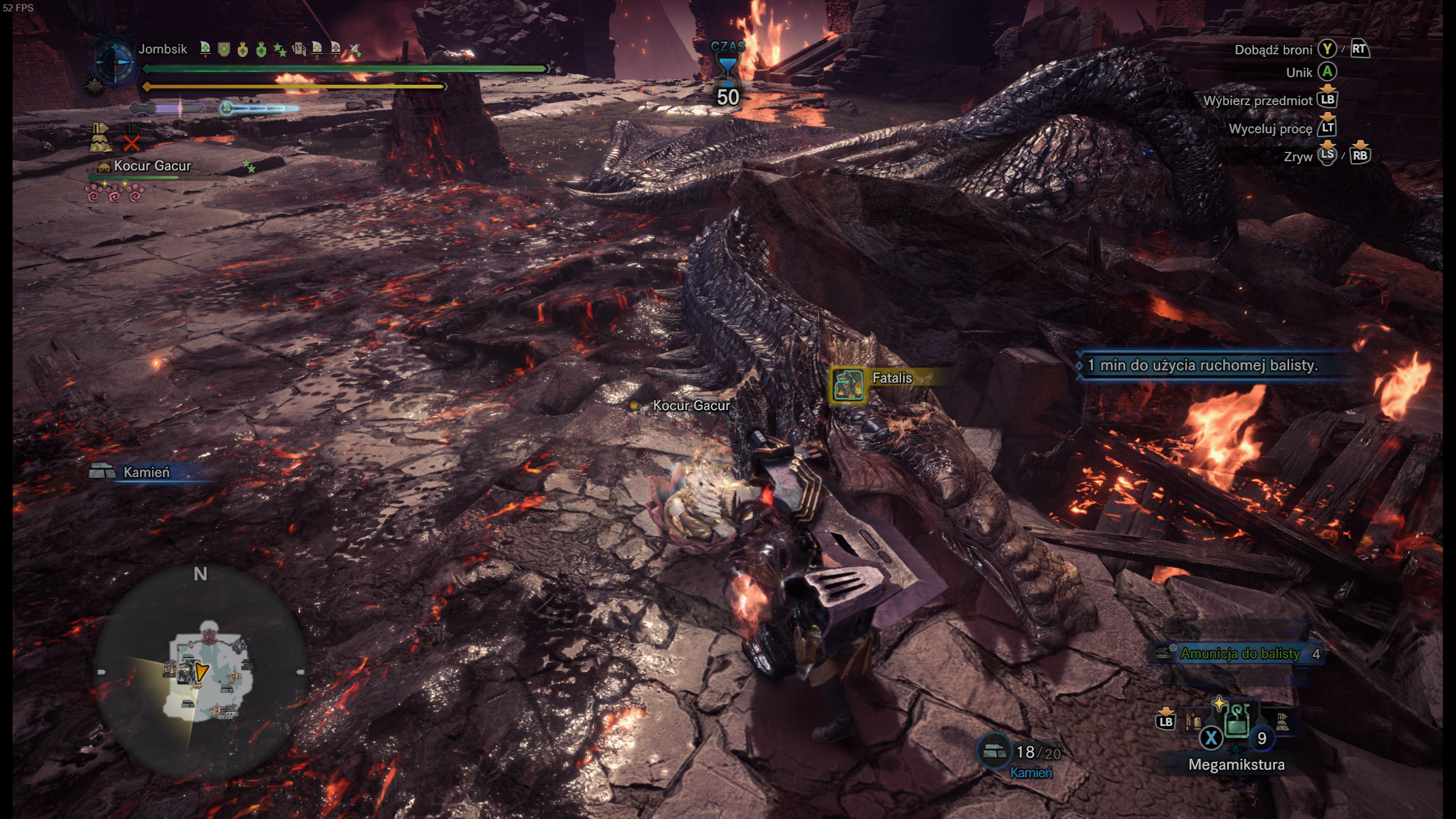Click the Amunicja do balisty pickup label
The width and height of the screenshot is (1456, 819).
(1240, 654)
